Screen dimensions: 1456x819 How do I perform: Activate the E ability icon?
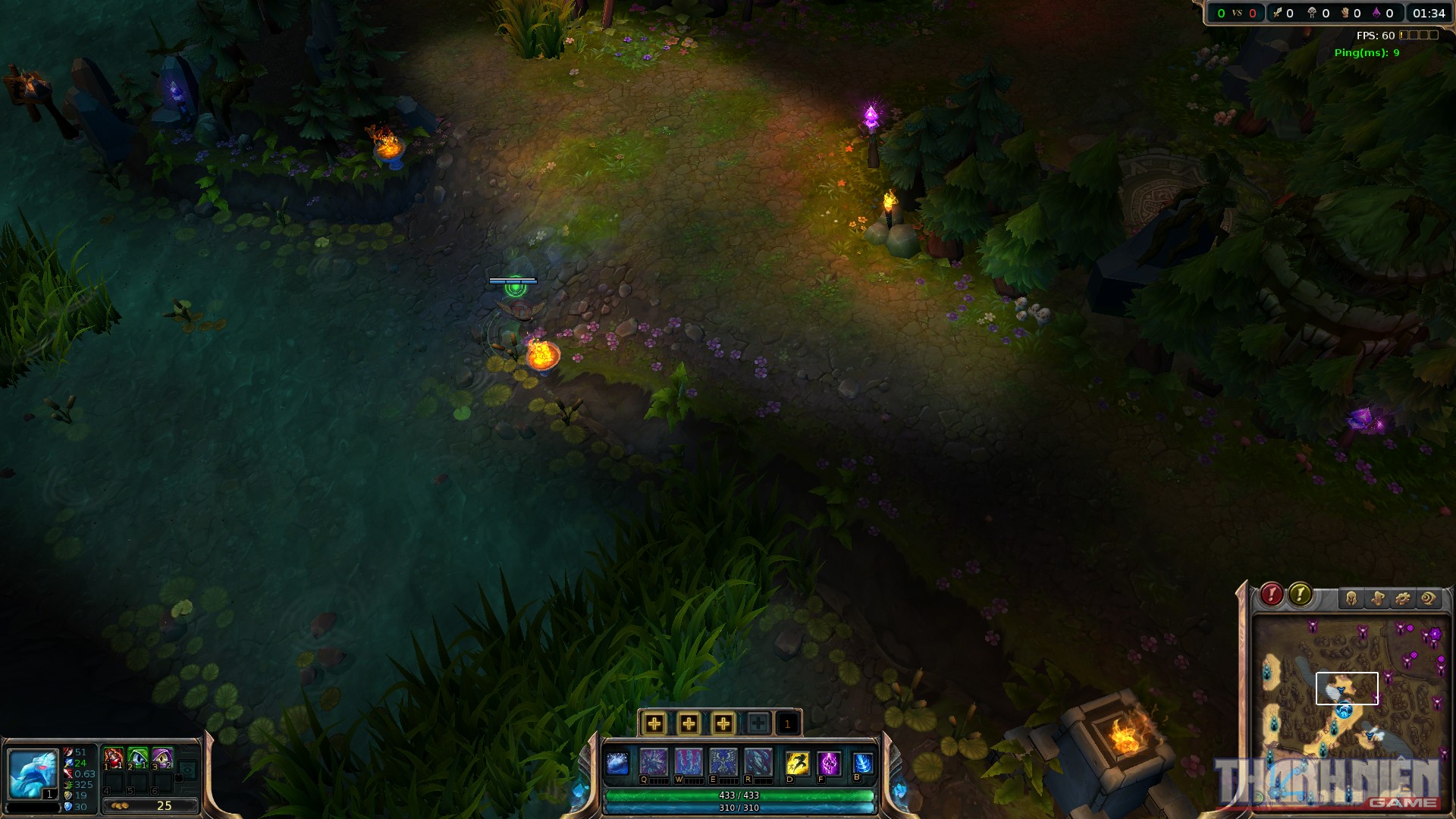click(723, 761)
